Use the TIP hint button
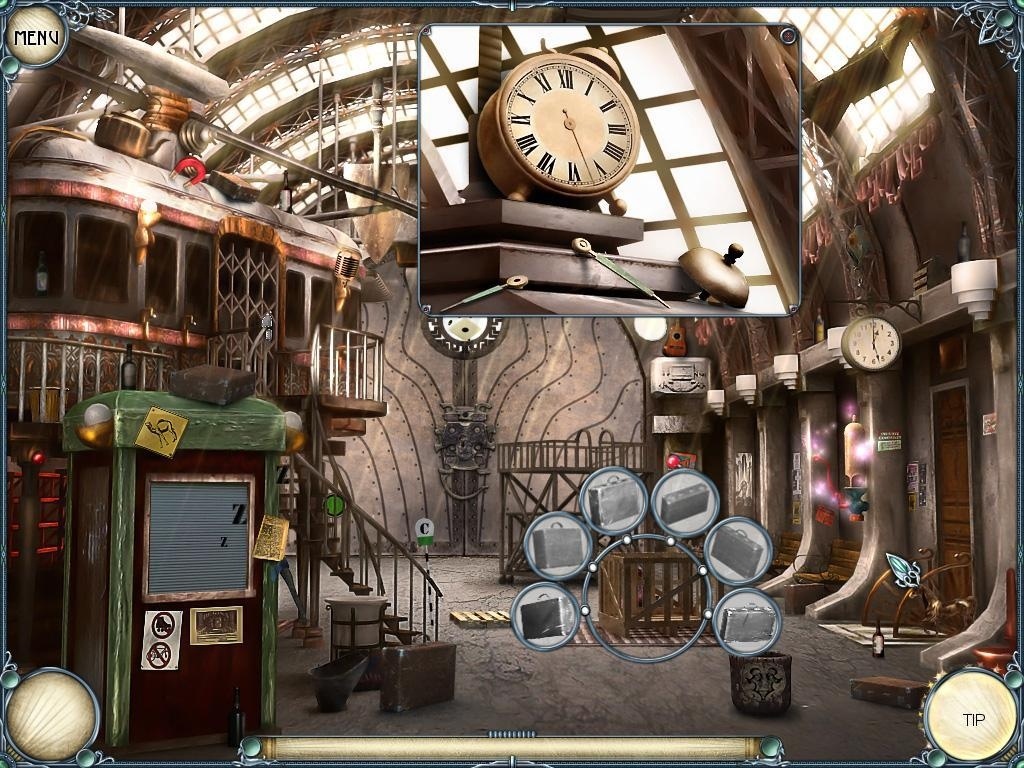This screenshot has width=1024, height=768. [x=971, y=717]
